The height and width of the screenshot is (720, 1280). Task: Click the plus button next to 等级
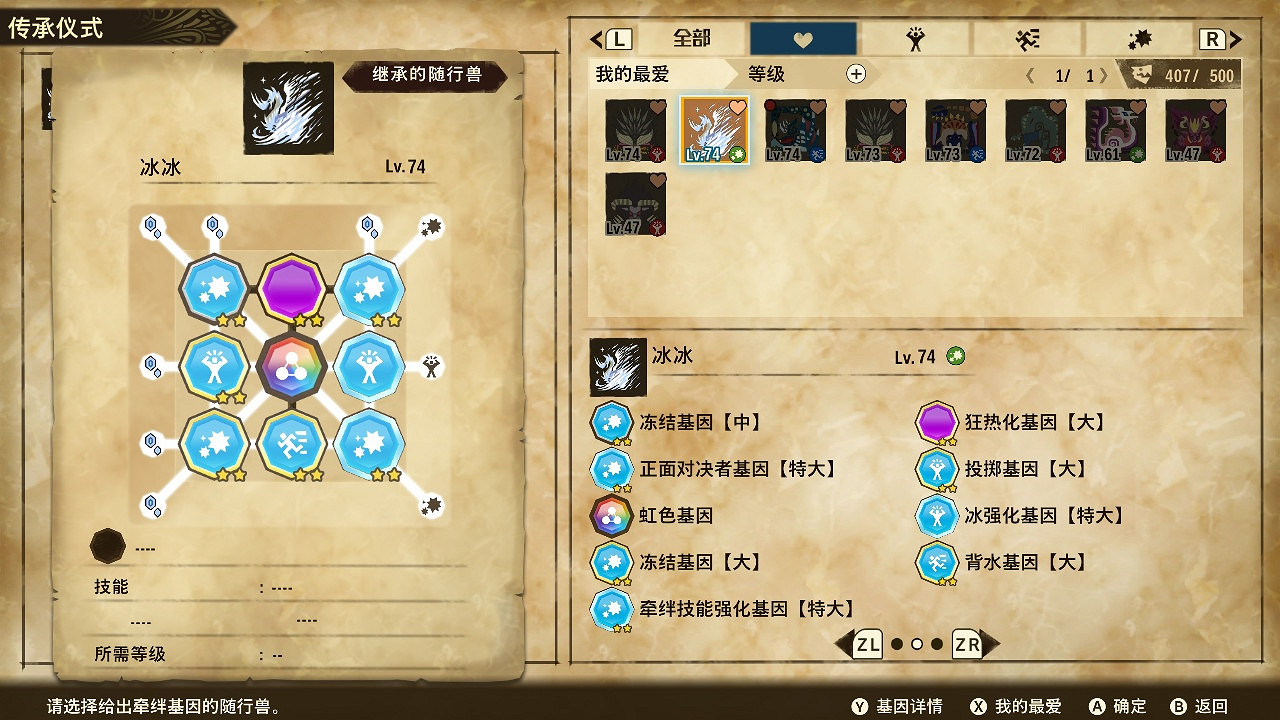pyautogui.click(x=856, y=74)
